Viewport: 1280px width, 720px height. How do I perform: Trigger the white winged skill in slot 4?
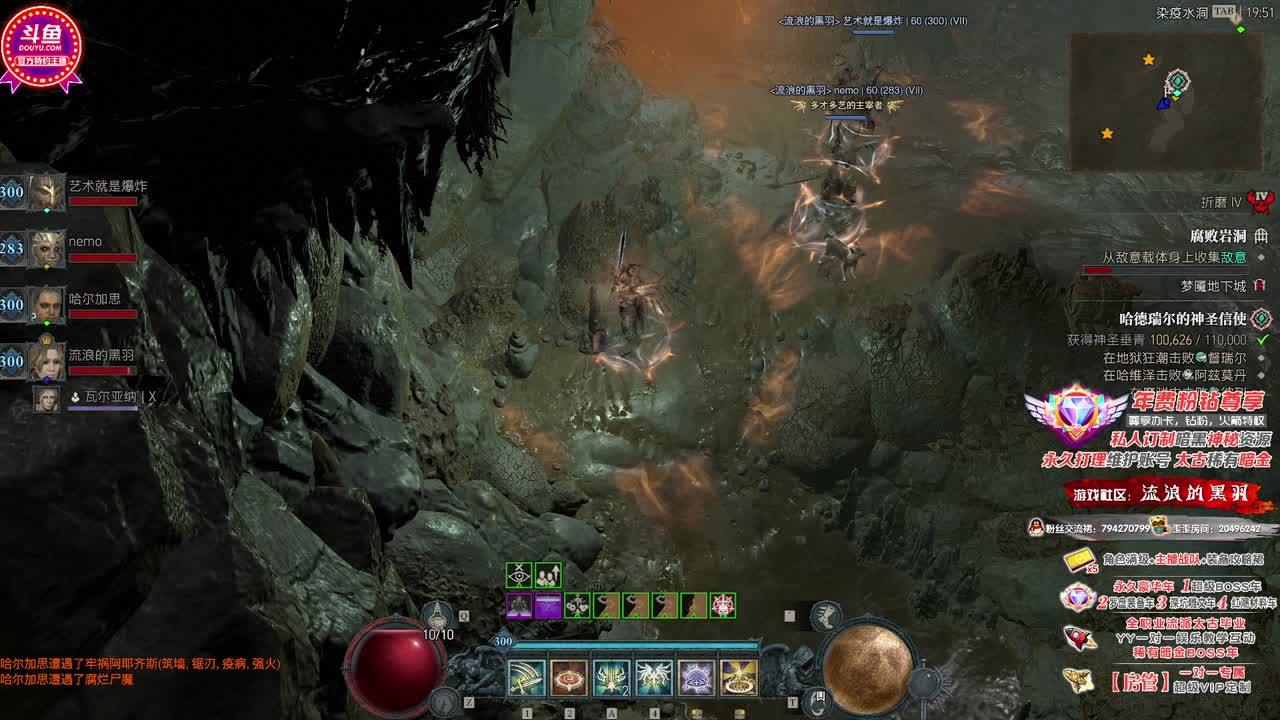click(654, 678)
